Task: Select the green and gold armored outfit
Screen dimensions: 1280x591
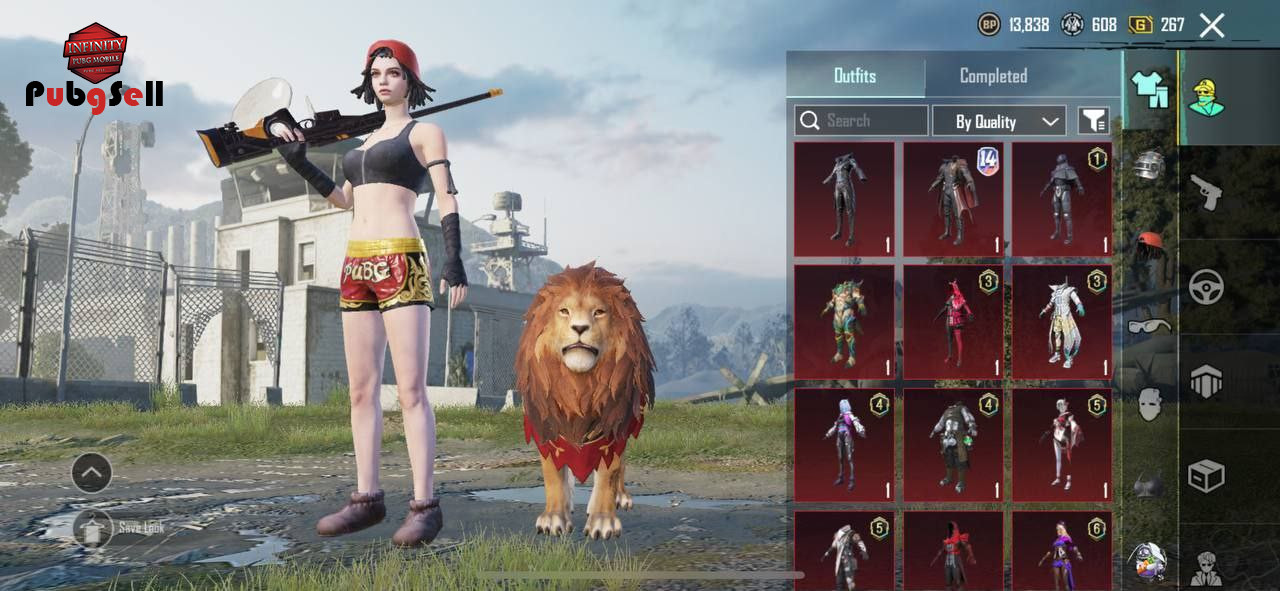Action: click(x=844, y=322)
